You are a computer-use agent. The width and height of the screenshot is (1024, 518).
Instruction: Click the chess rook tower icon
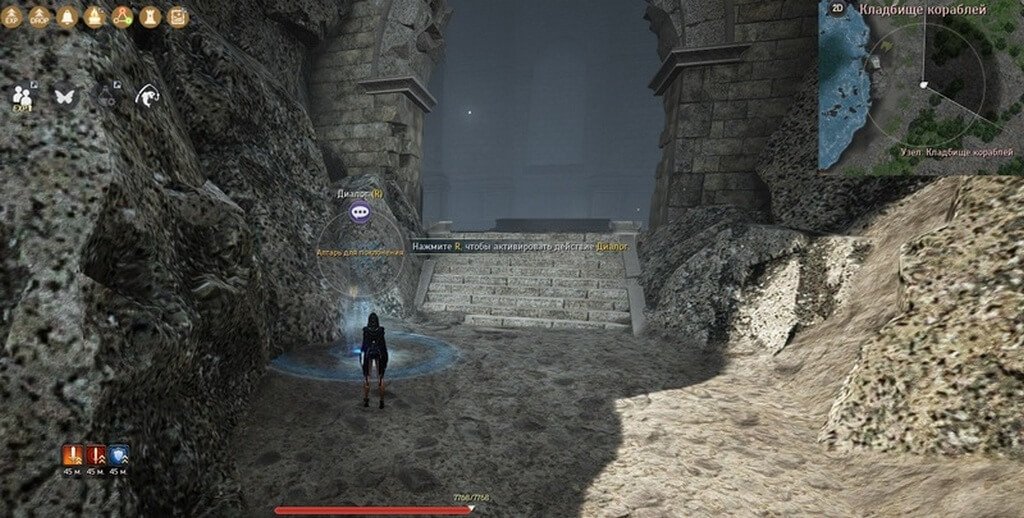[151, 17]
